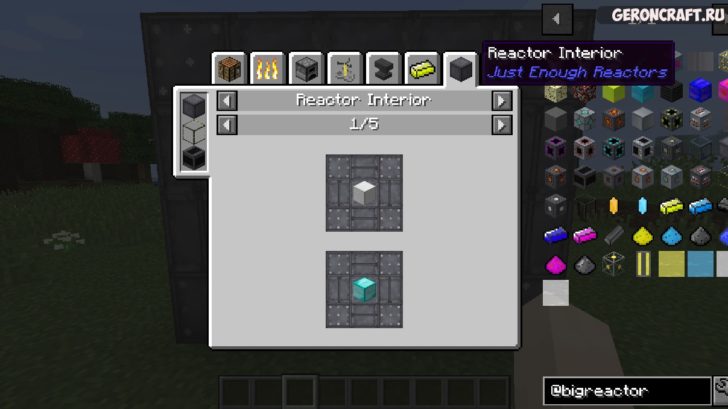Open the yellow ingot tab
This screenshot has height=409, width=728.
coord(421,69)
